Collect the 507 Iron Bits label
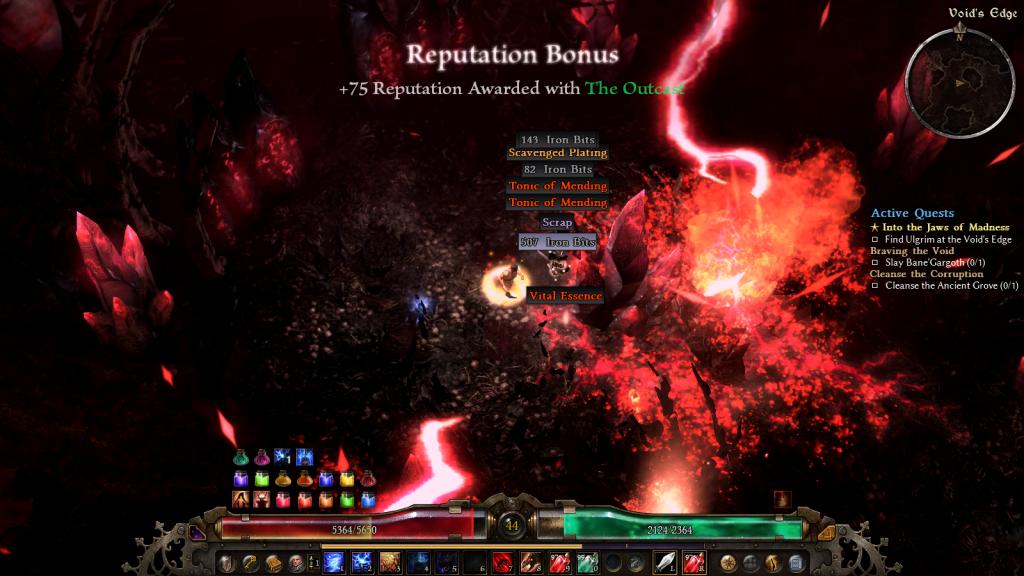The image size is (1024, 576). [557, 242]
